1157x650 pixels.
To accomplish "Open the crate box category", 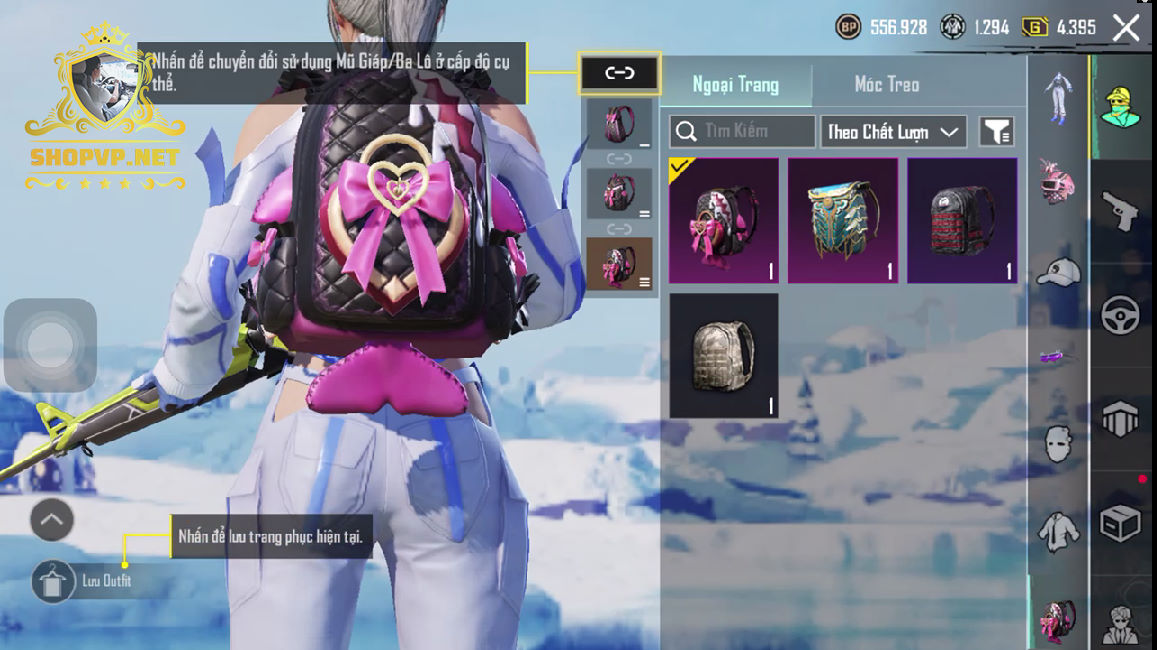I will tap(1120, 523).
